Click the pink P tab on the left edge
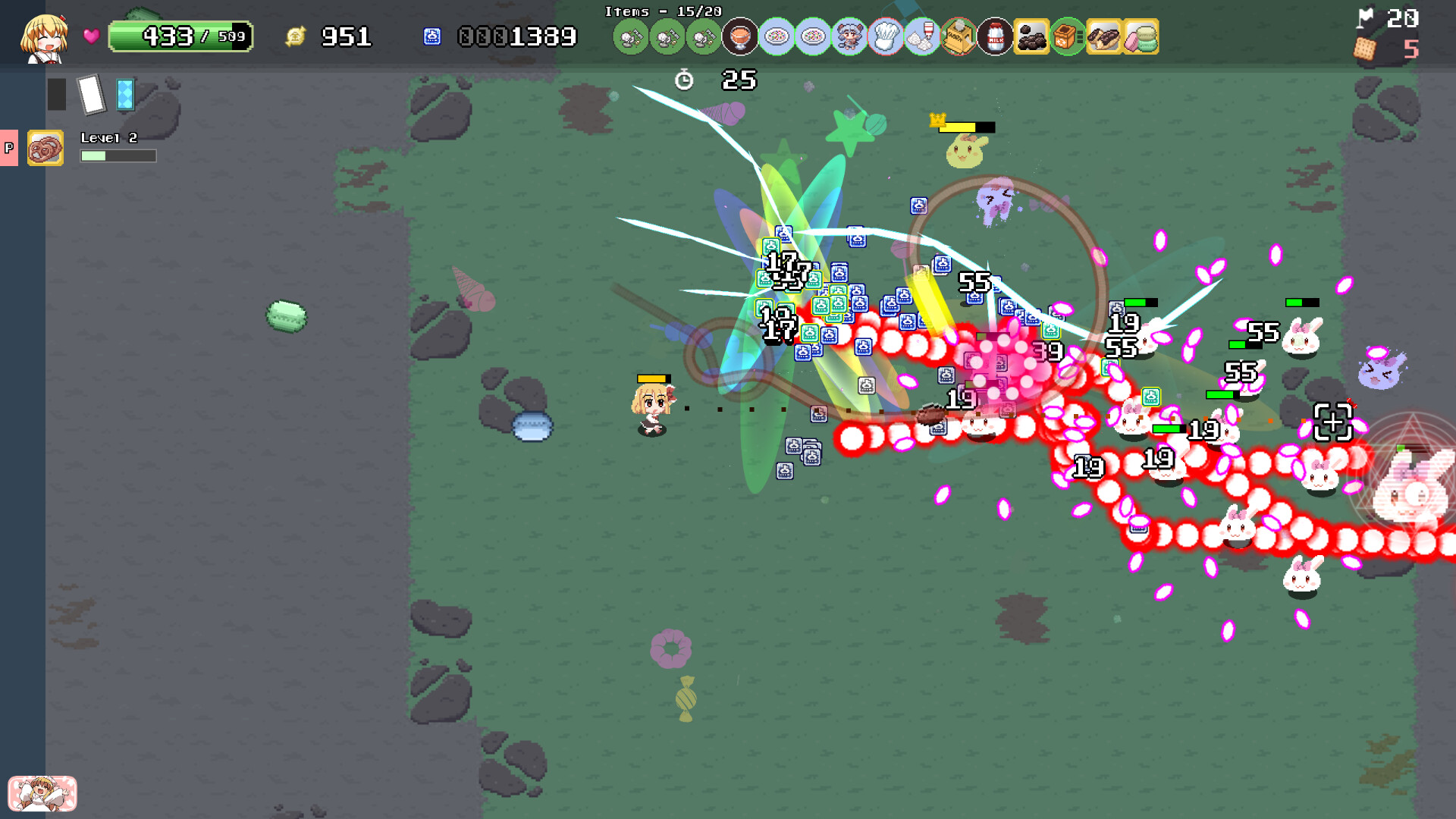 point(9,148)
